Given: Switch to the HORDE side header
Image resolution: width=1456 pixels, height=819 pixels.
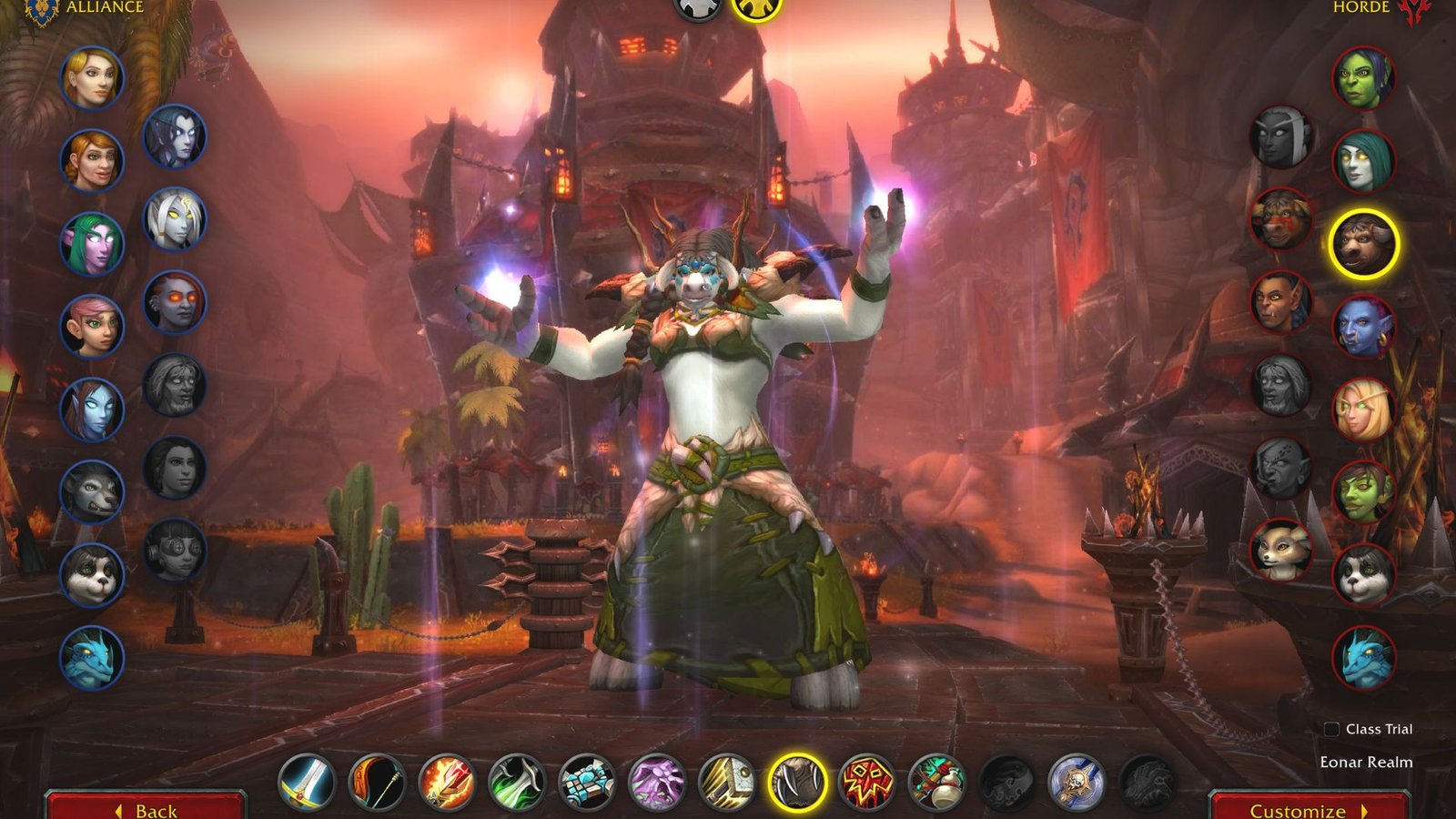Looking at the screenshot, I should tap(1360, 7).
